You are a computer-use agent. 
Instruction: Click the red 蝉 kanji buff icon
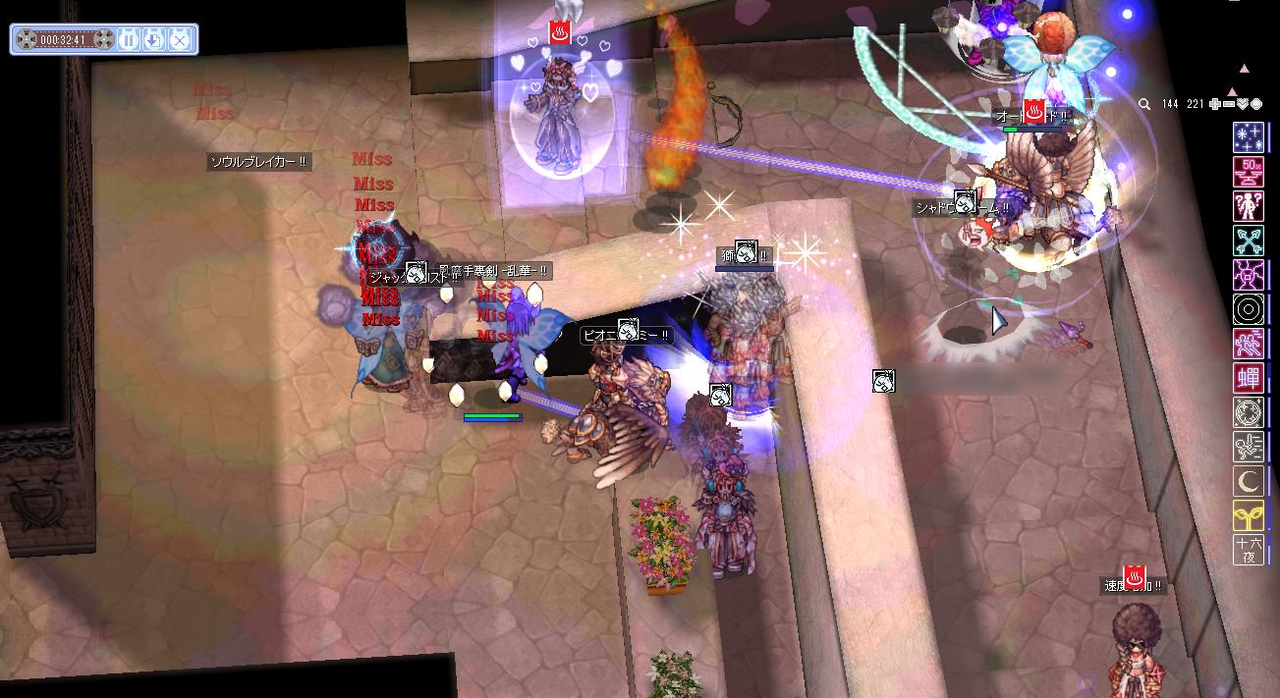(x=1248, y=378)
